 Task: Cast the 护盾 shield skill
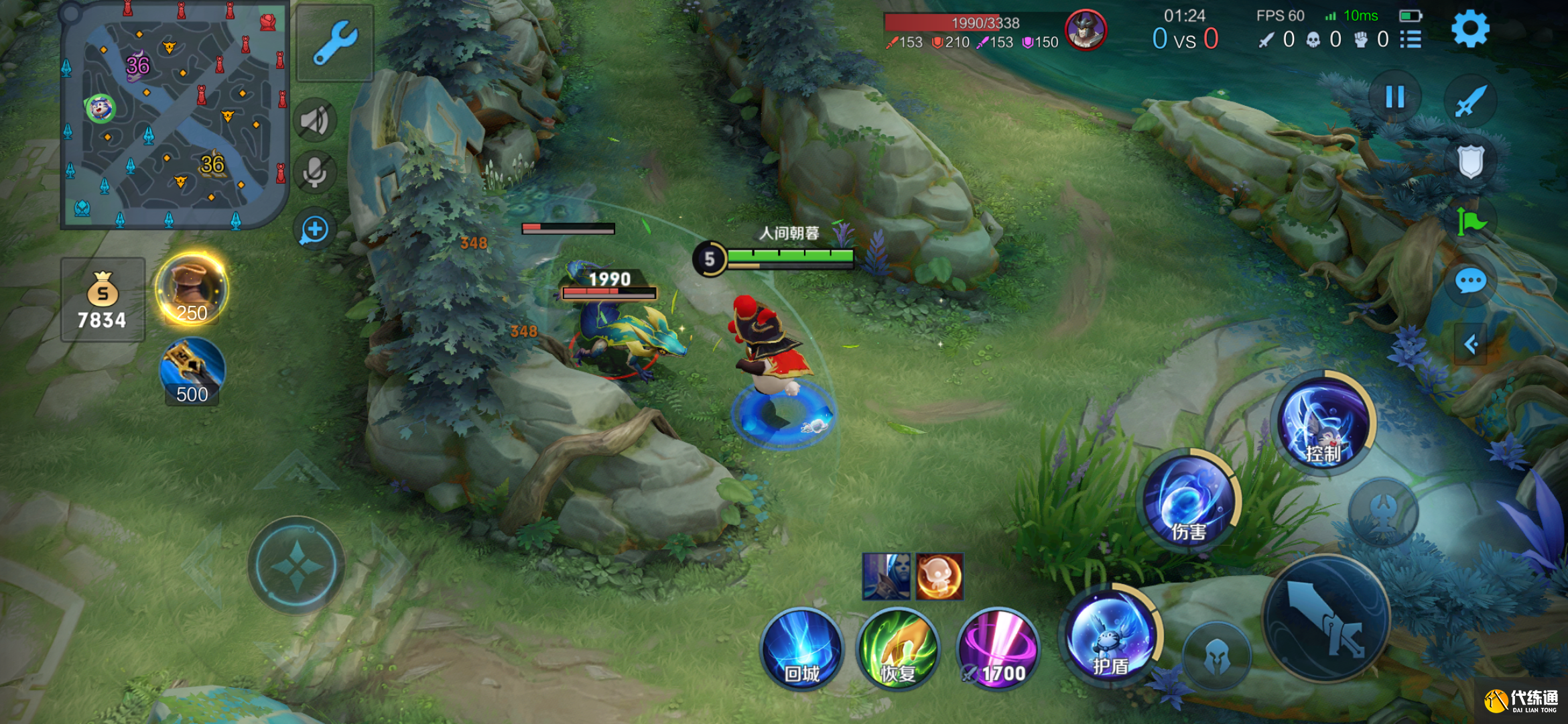[1110, 636]
